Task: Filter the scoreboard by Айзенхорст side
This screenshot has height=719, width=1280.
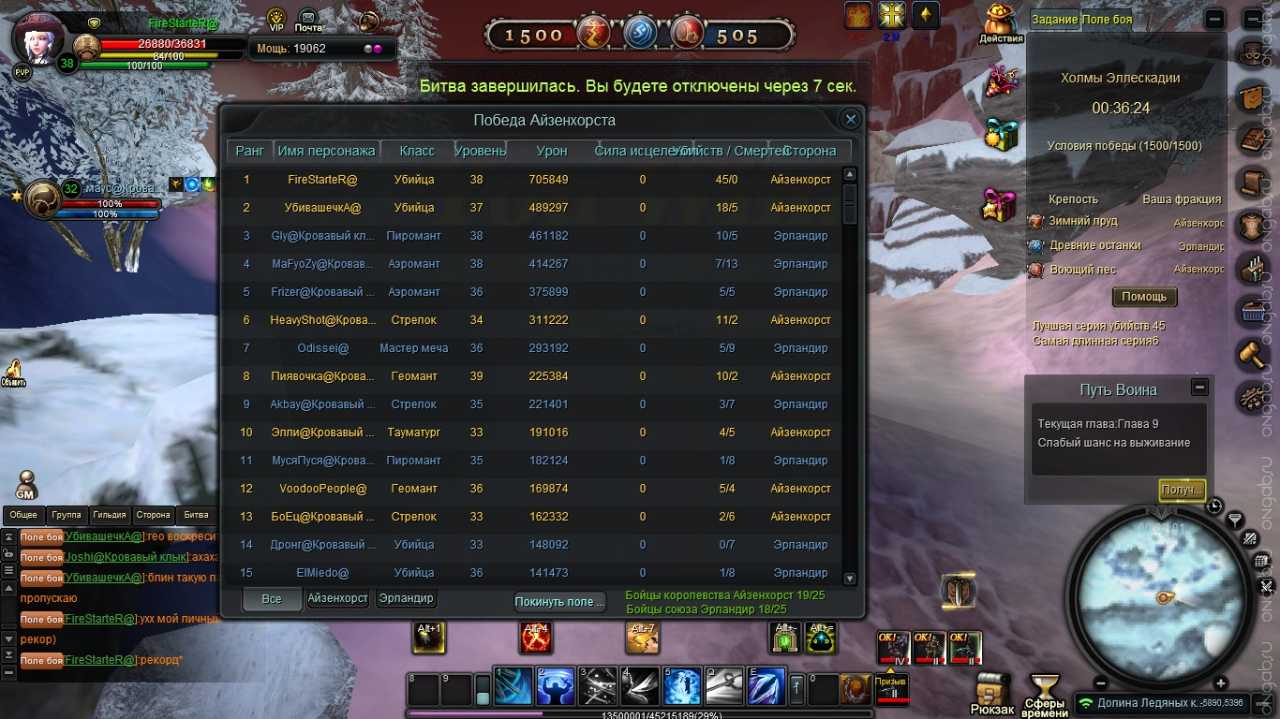Action: pyautogui.click(x=337, y=598)
